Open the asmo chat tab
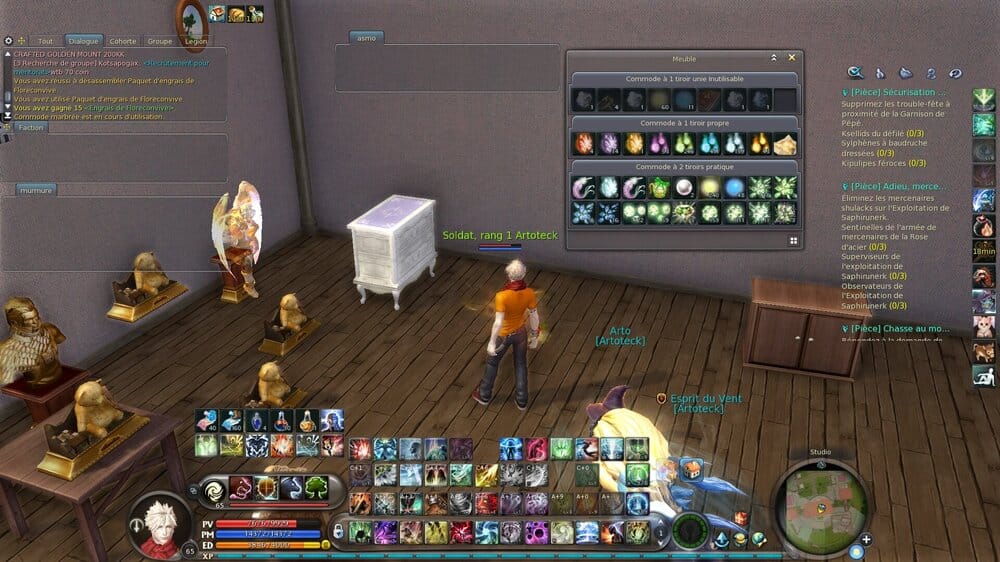 point(366,37)
